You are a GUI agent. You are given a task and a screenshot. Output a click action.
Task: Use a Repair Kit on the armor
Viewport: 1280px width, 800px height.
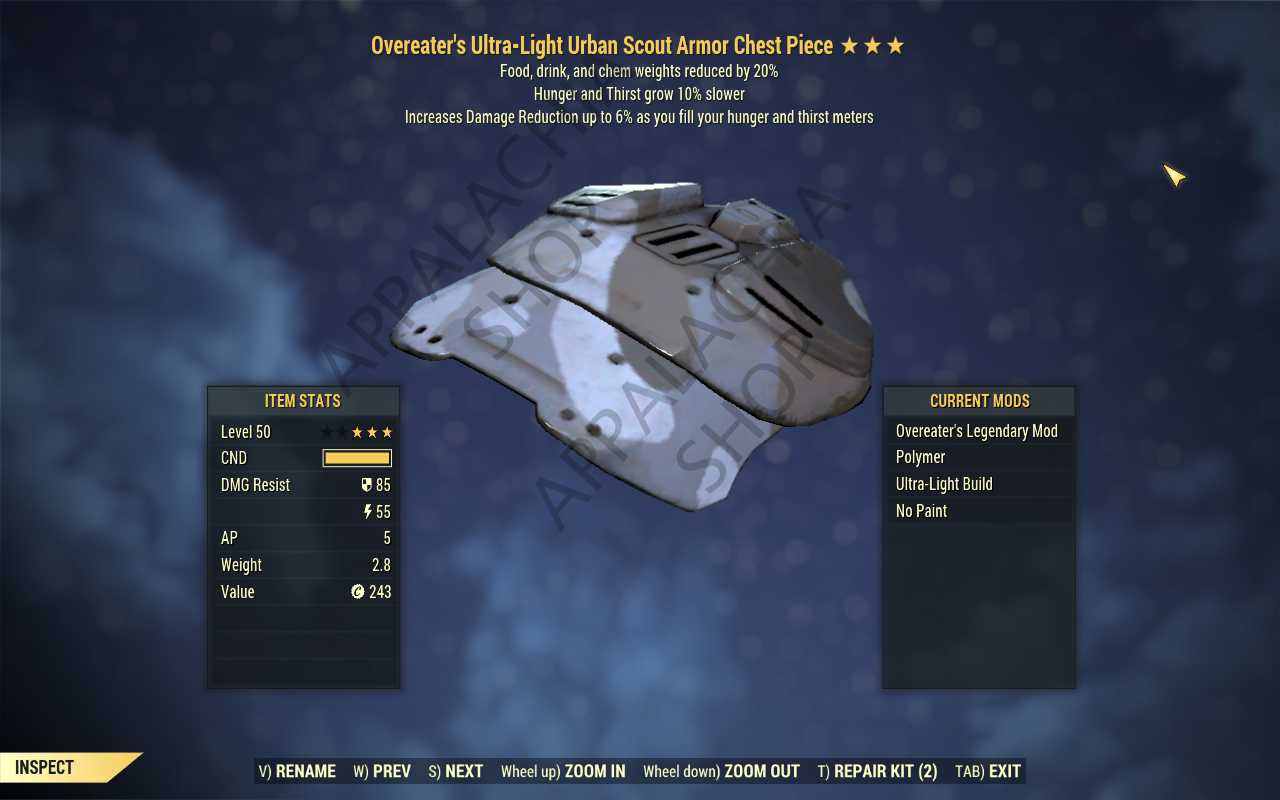[877, 771]
